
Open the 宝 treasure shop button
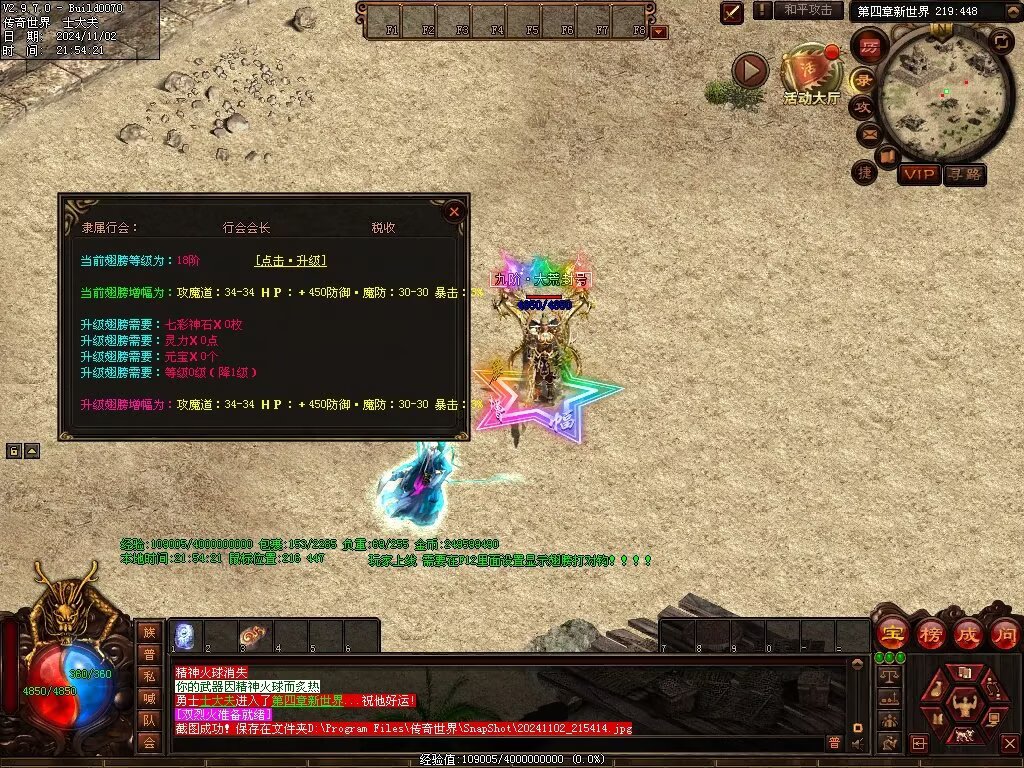tap(892, 633)
